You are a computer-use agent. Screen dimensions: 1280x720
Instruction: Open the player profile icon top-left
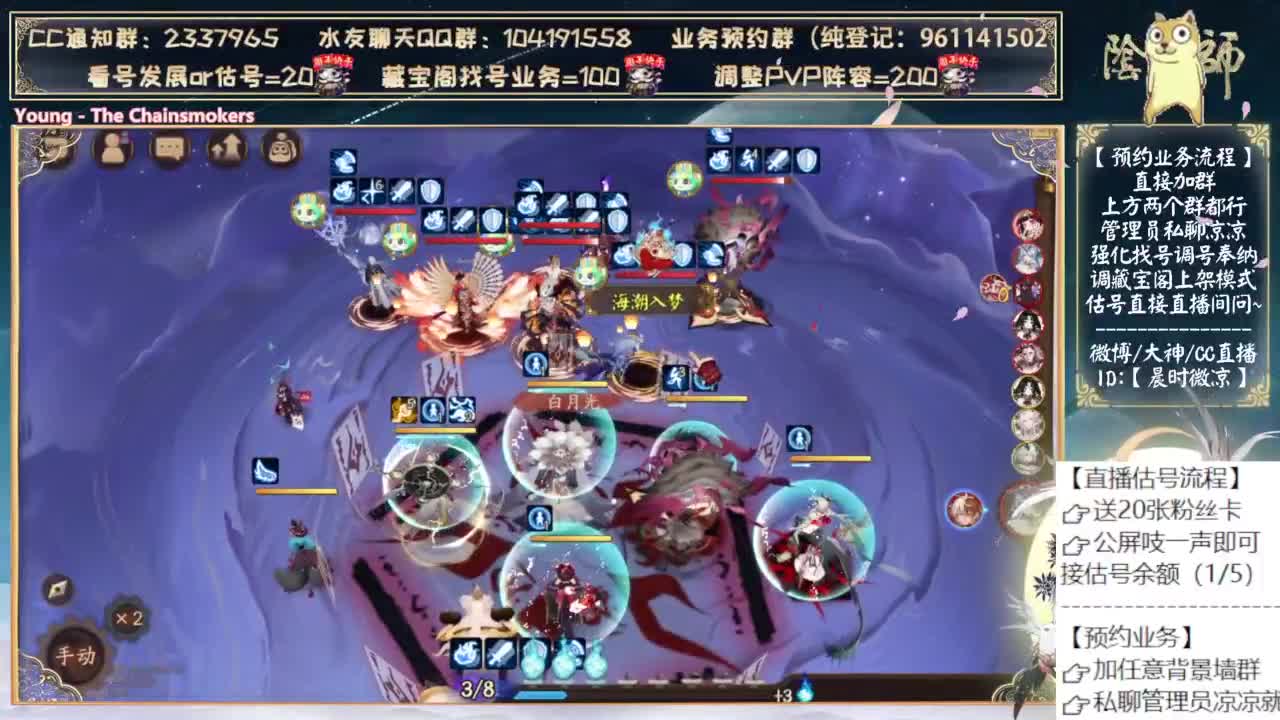tap(113, 150)
